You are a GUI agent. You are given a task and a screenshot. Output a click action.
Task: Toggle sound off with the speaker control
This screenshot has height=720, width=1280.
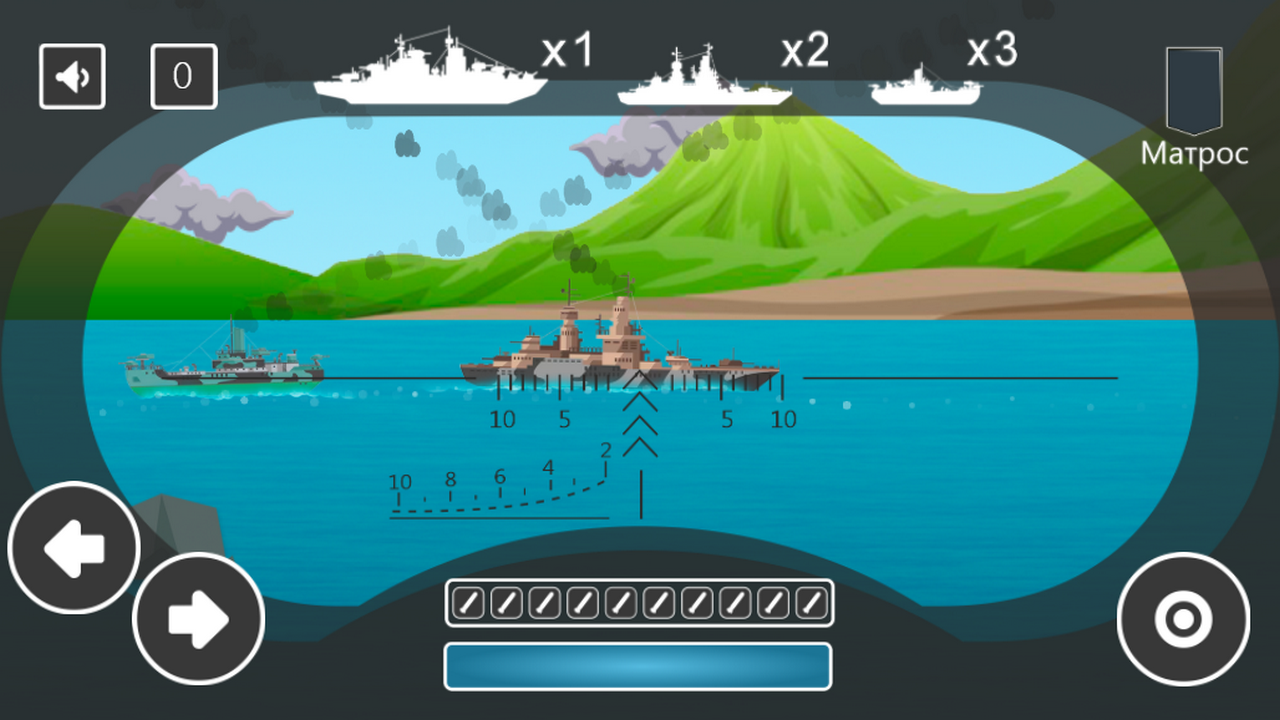pyautogui.click(x=71, y=76)
